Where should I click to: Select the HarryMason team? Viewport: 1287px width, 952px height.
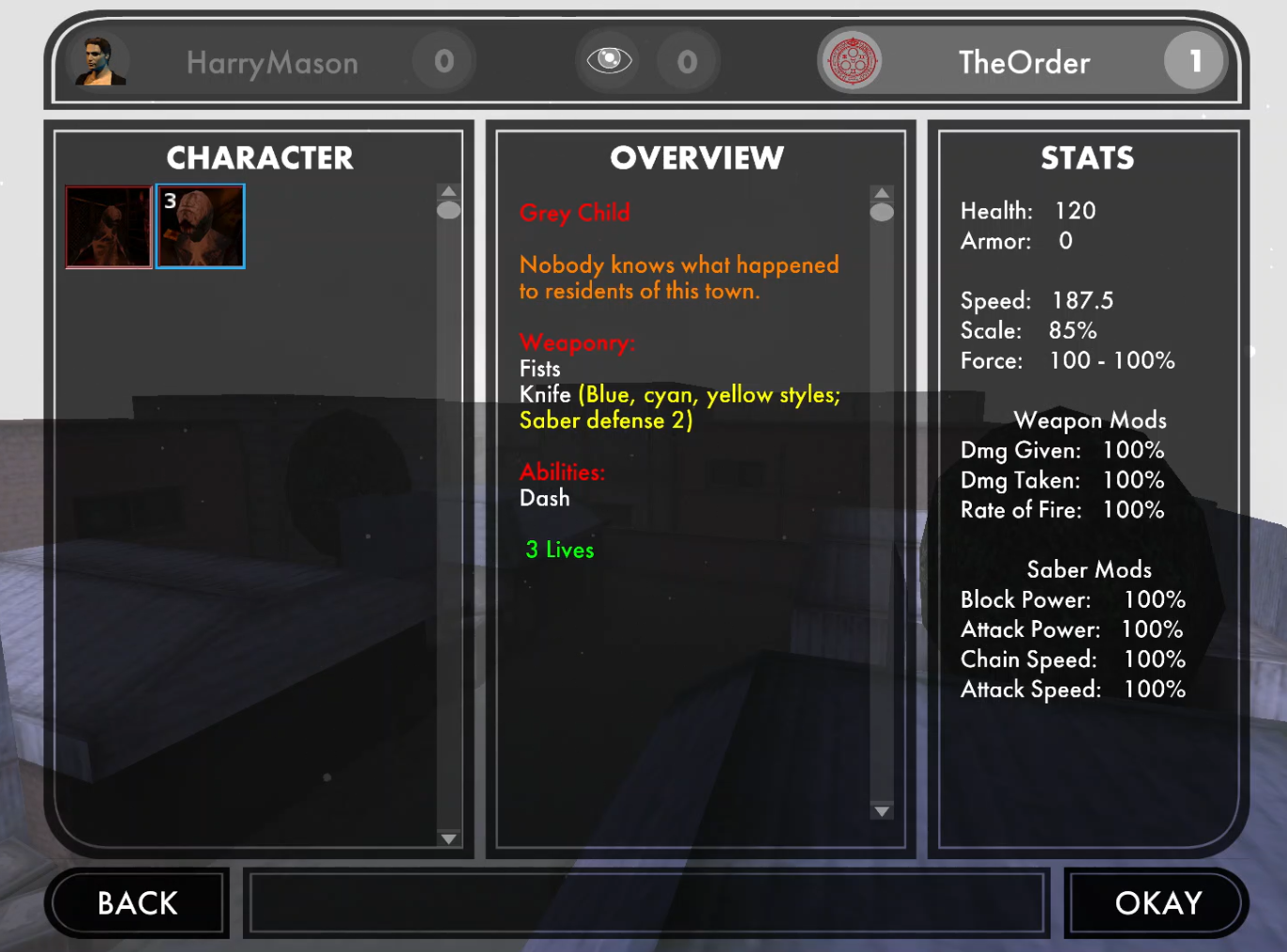[271, 63]
